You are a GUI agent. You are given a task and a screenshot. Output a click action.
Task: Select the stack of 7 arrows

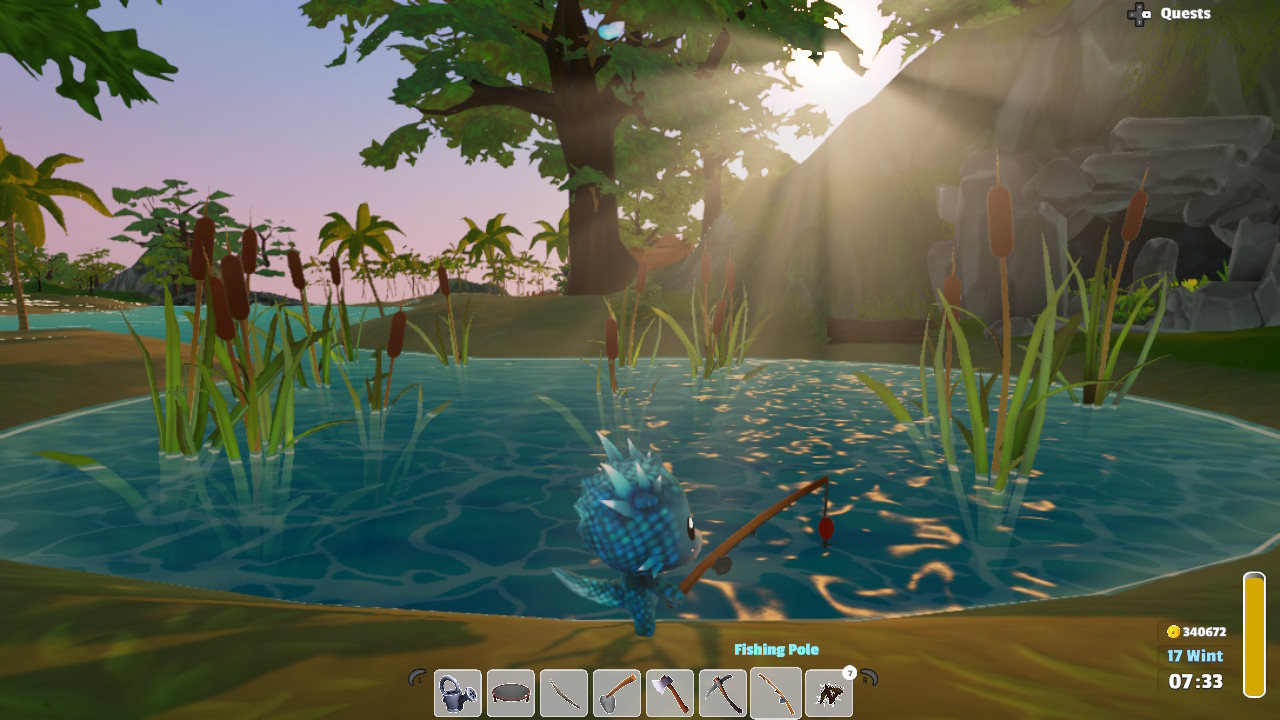pyautogui.click(x=828, y=692)
